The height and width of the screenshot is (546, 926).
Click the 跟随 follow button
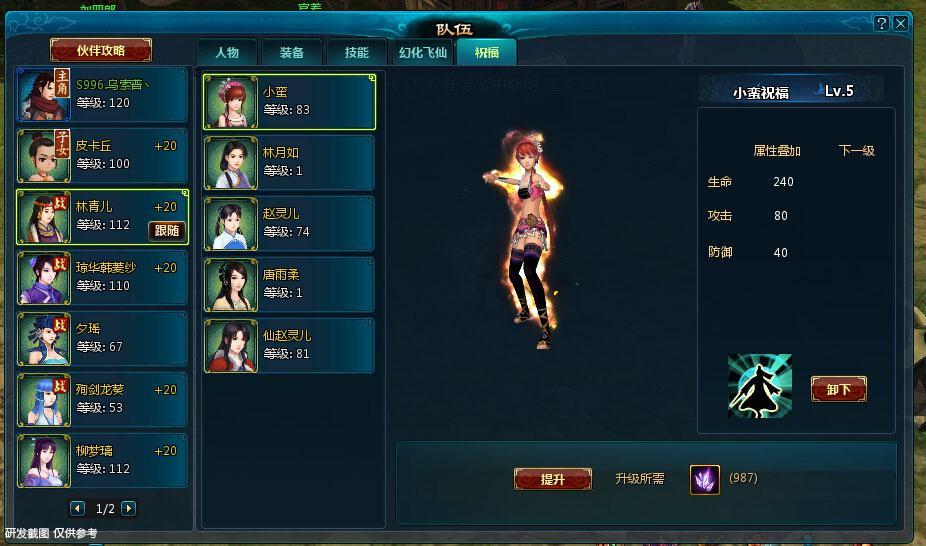coord(166,231)
